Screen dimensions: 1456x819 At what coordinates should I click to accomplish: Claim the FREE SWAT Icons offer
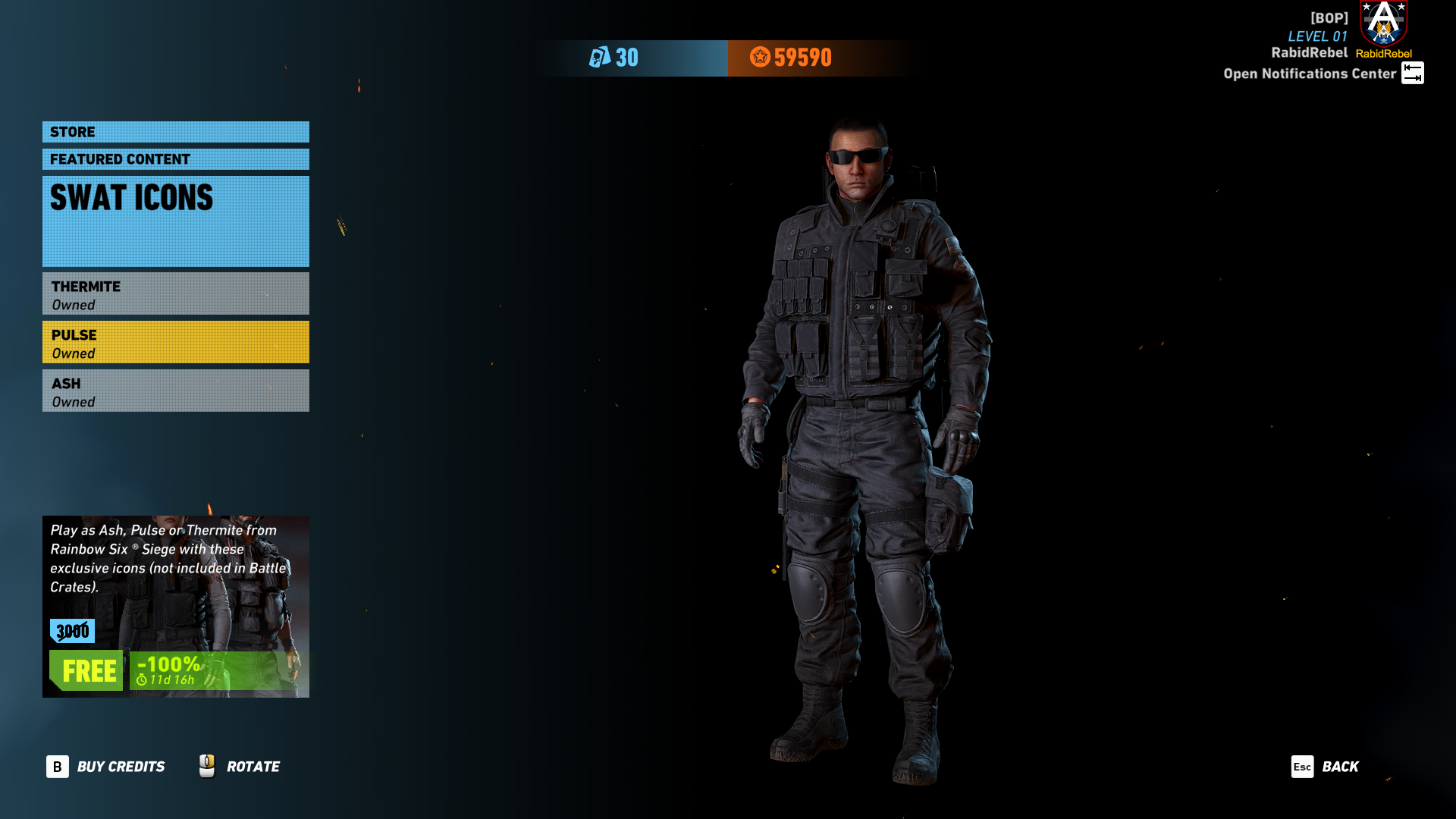tap(87, 671)
